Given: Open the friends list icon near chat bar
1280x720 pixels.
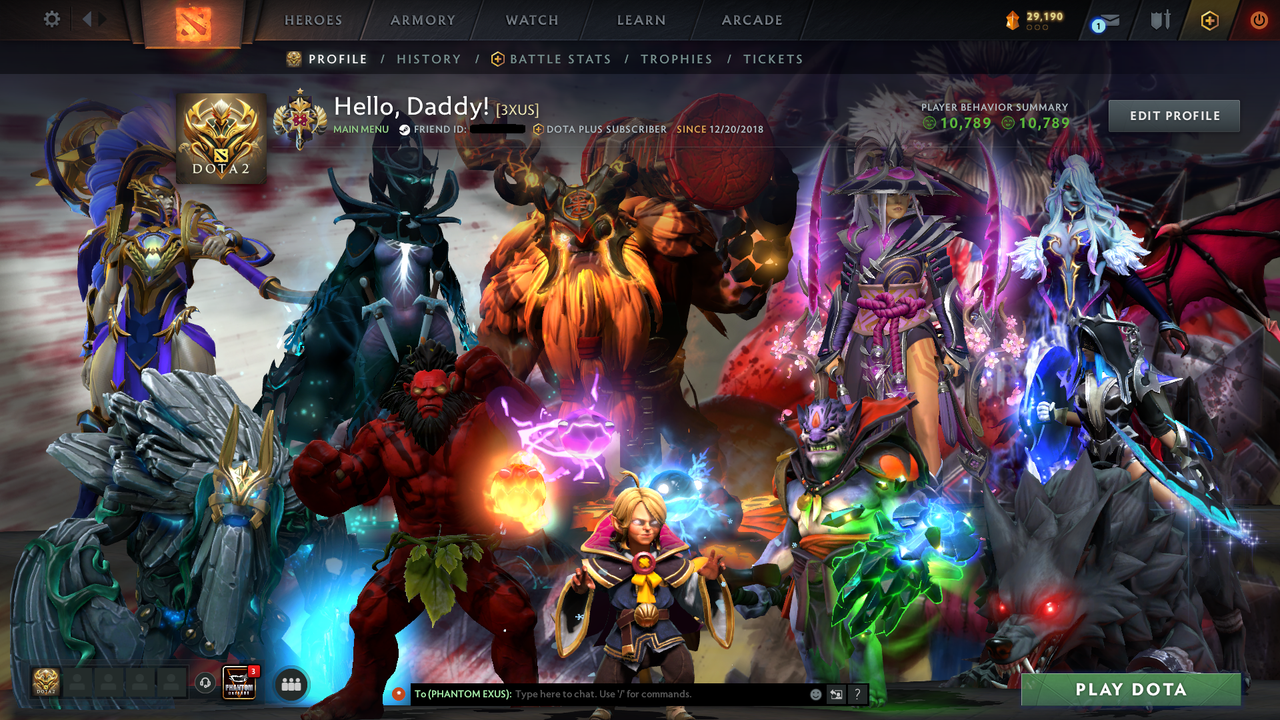Looking at the screenshot, I should (289, 683).
